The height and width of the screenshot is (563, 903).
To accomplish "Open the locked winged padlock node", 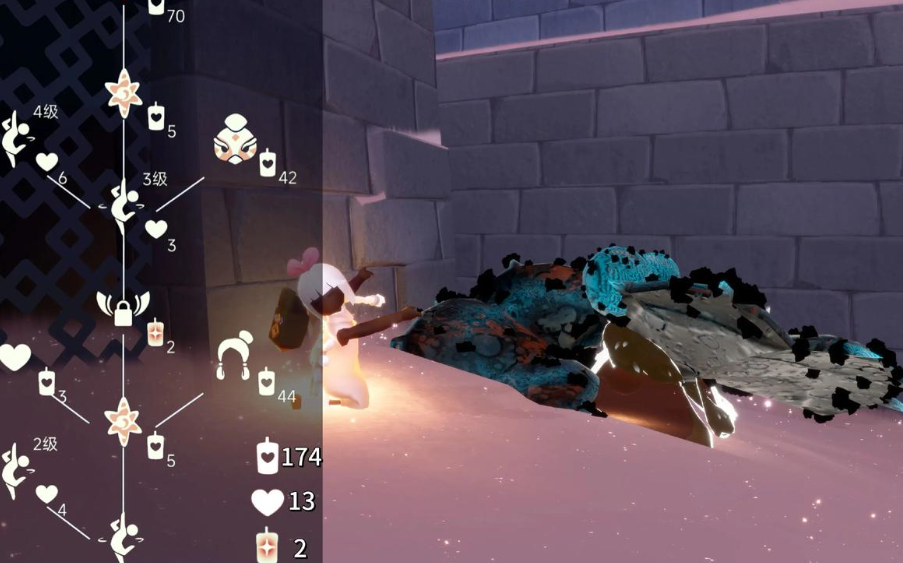I will point(123,309).
